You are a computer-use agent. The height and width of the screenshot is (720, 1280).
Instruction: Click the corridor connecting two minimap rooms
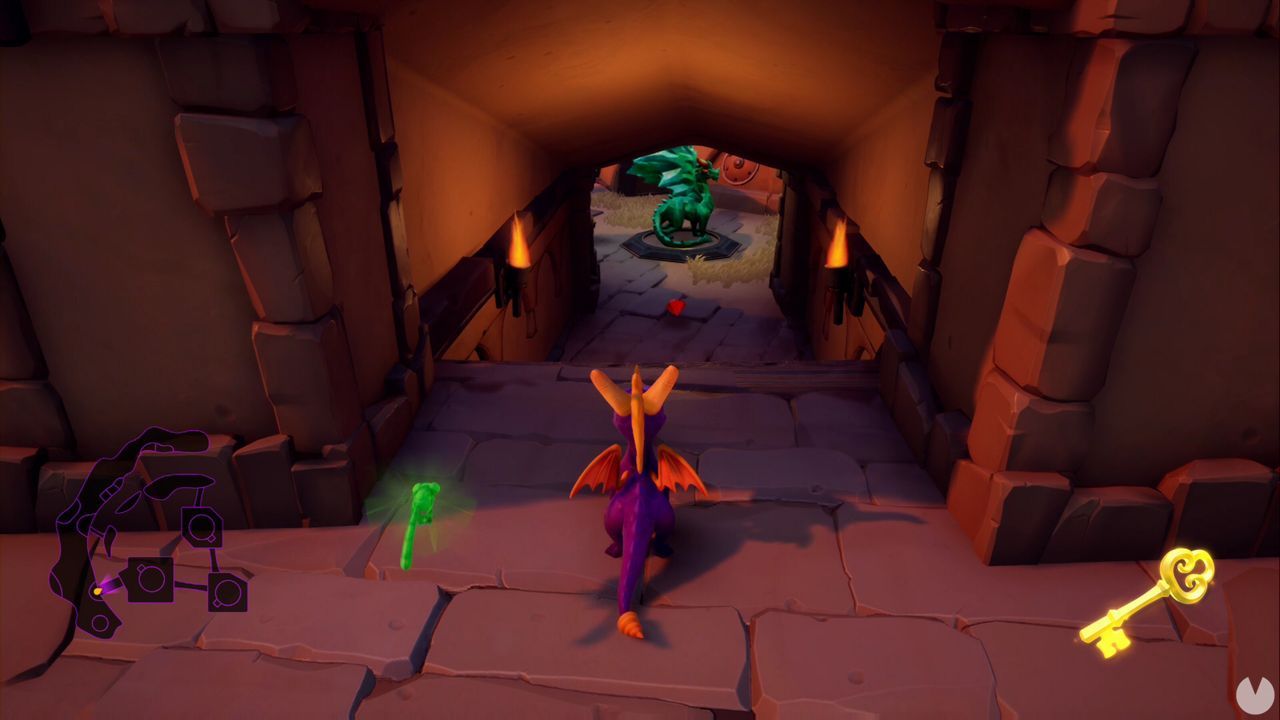[192, 583]
